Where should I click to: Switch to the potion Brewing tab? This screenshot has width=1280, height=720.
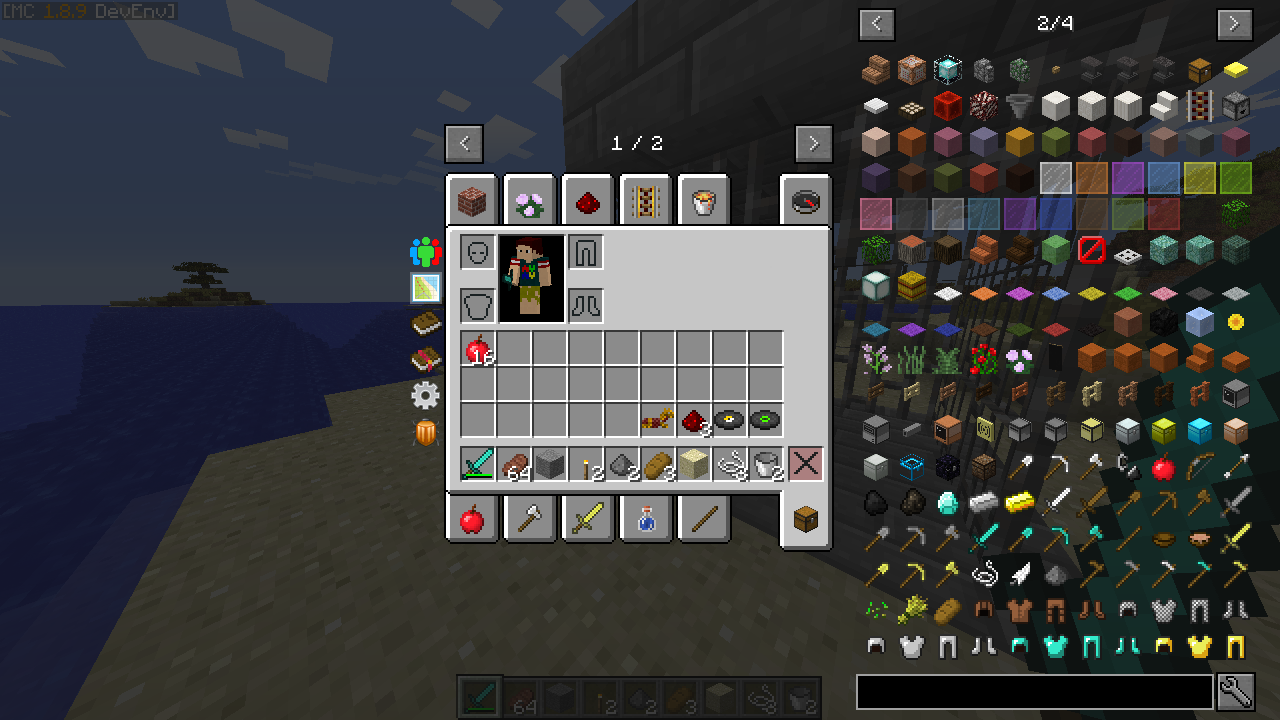click(646, 519)
